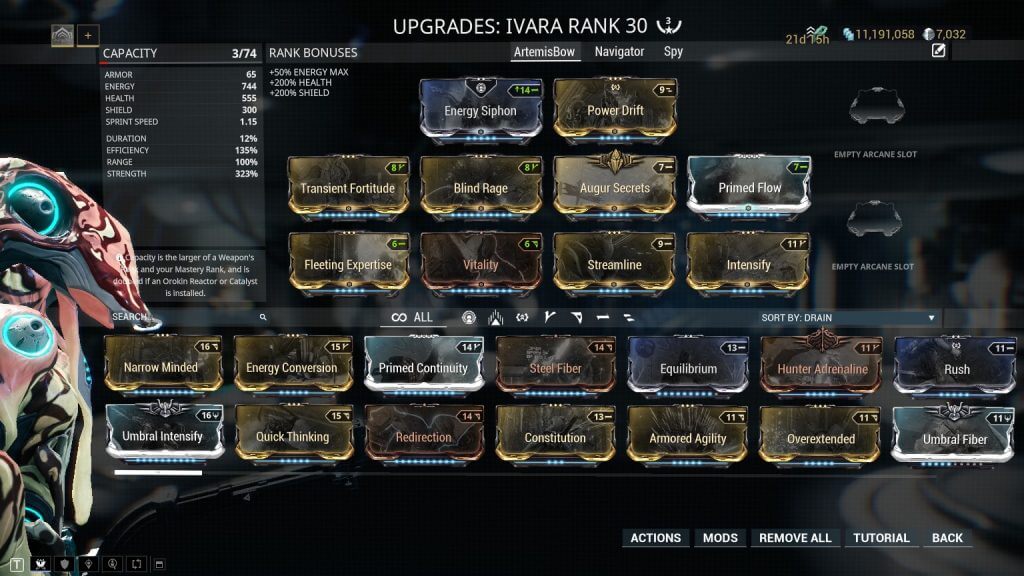
Task: Select the Umbral Fiber mod card
Action: point(955,438)
